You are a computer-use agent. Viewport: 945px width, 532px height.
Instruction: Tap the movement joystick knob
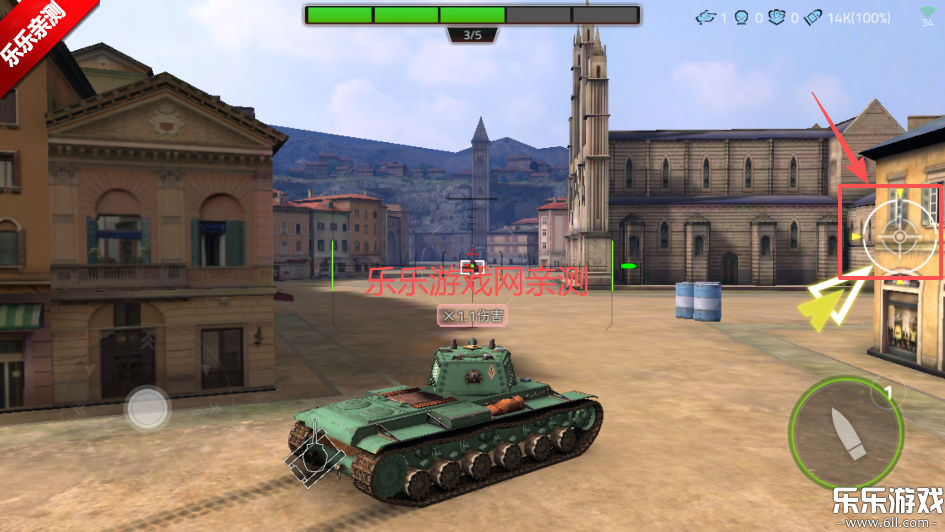coord(147,408)
